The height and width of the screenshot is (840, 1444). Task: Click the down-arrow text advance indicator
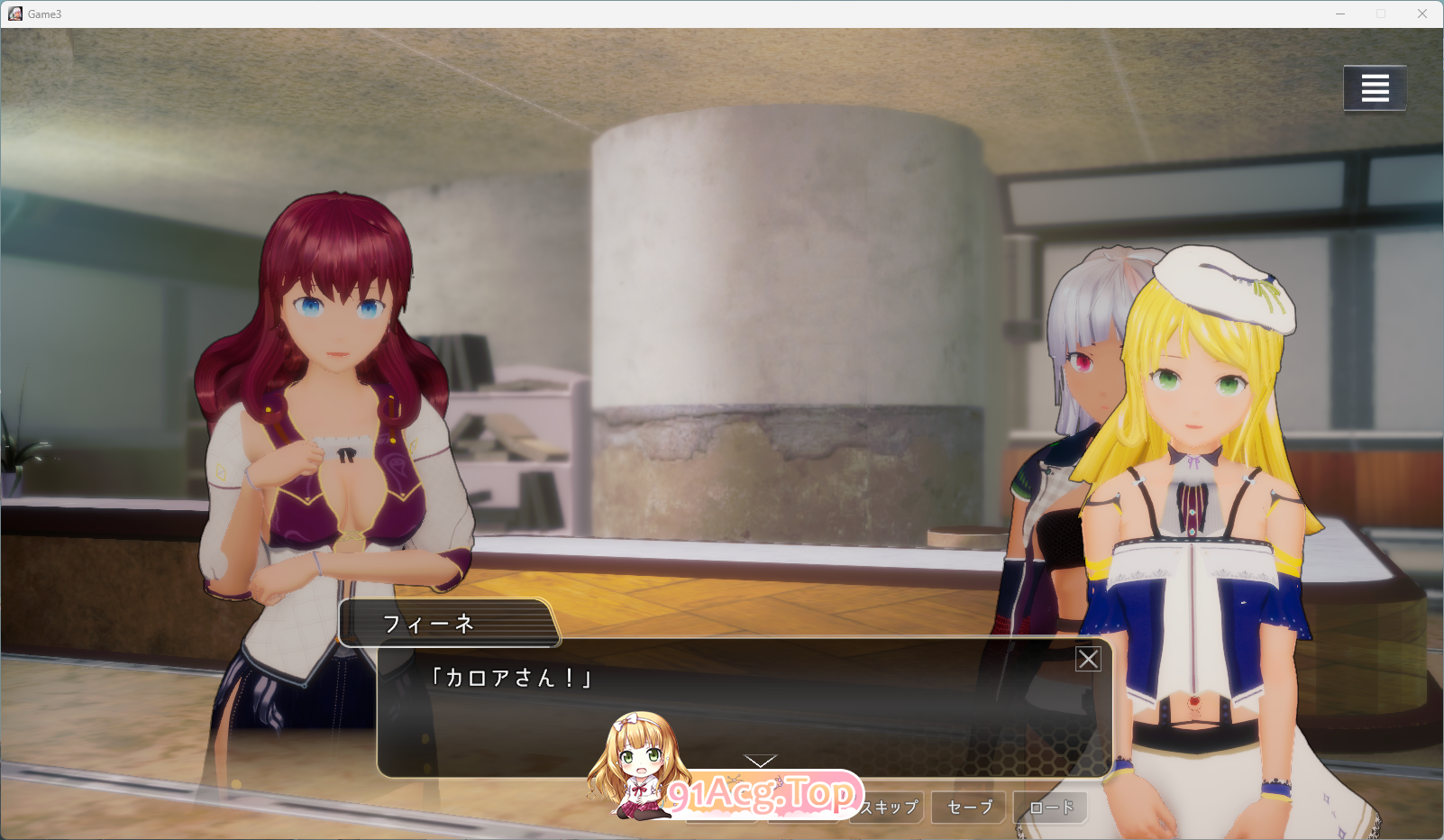tap(760, 760)
